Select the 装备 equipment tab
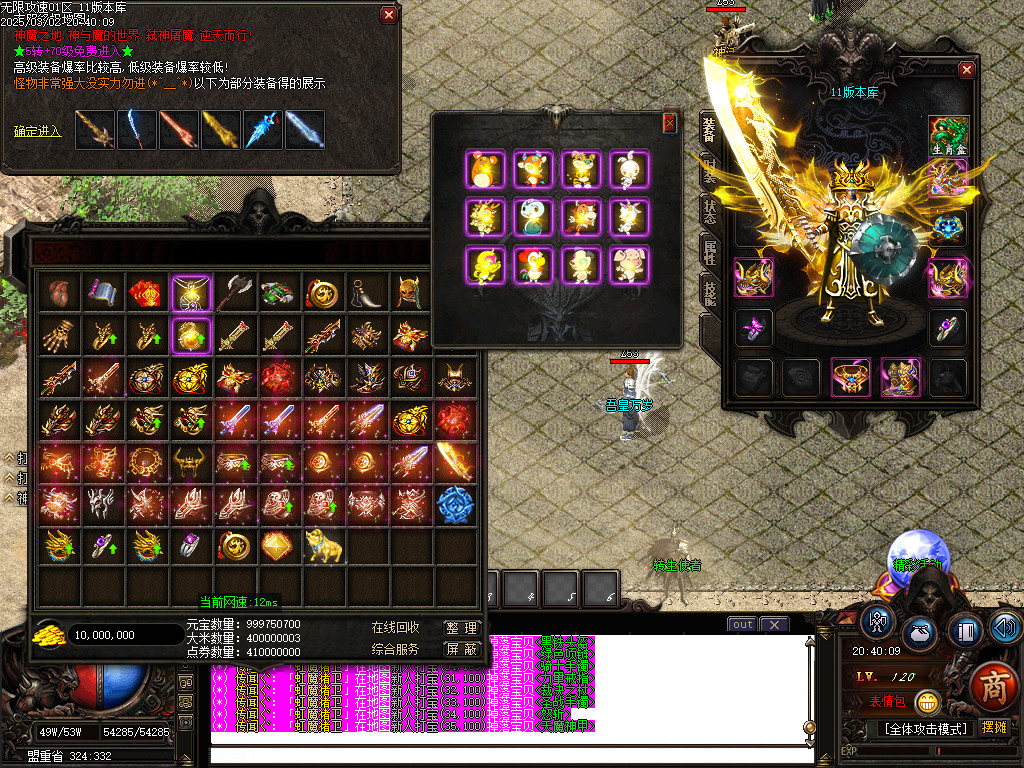 click(708, 132)
